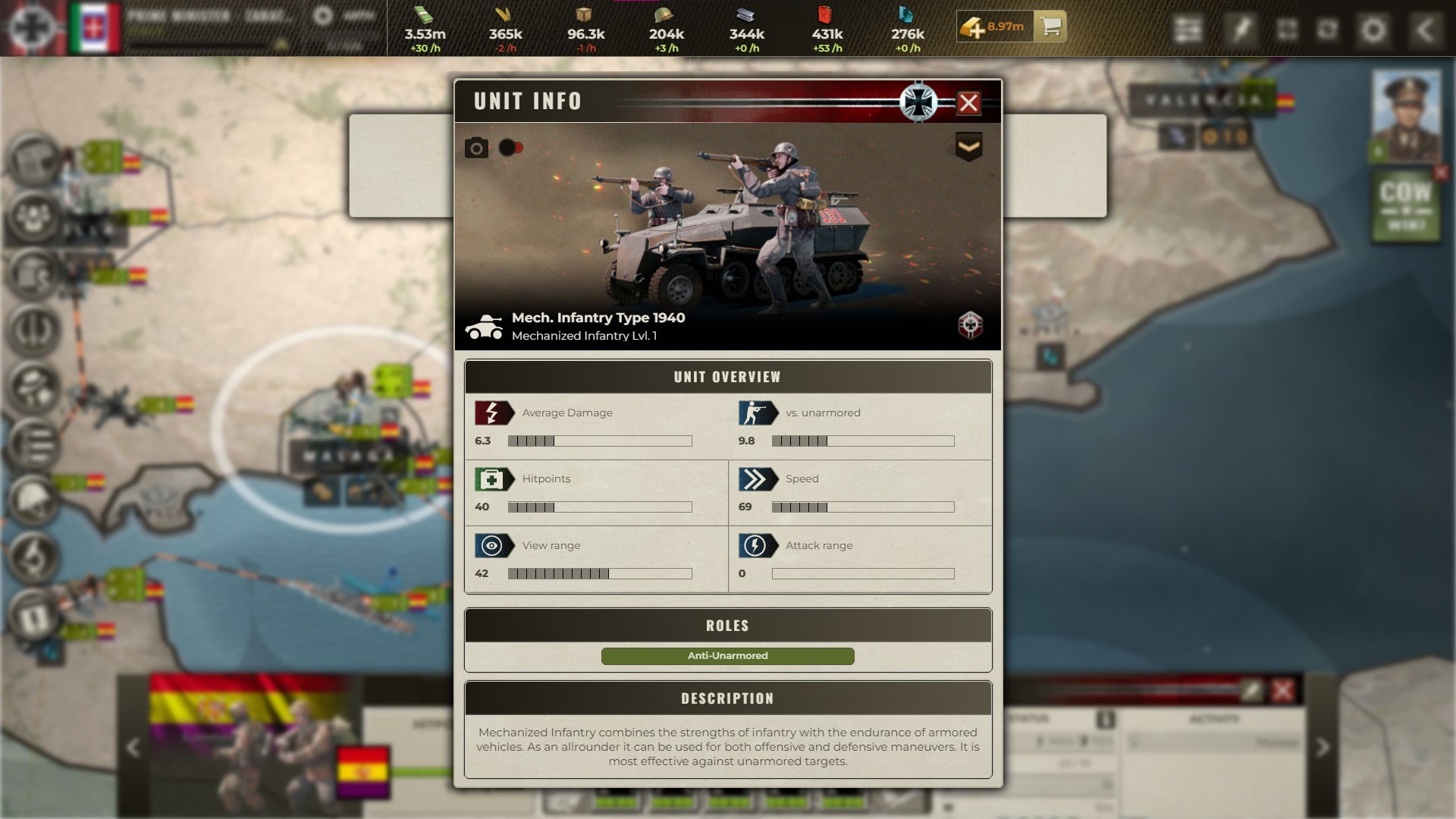The width and height of the screenshot is (1456, 819).
Task: Click the Average Damage lightning icon
Action: [x=493, y=413]
